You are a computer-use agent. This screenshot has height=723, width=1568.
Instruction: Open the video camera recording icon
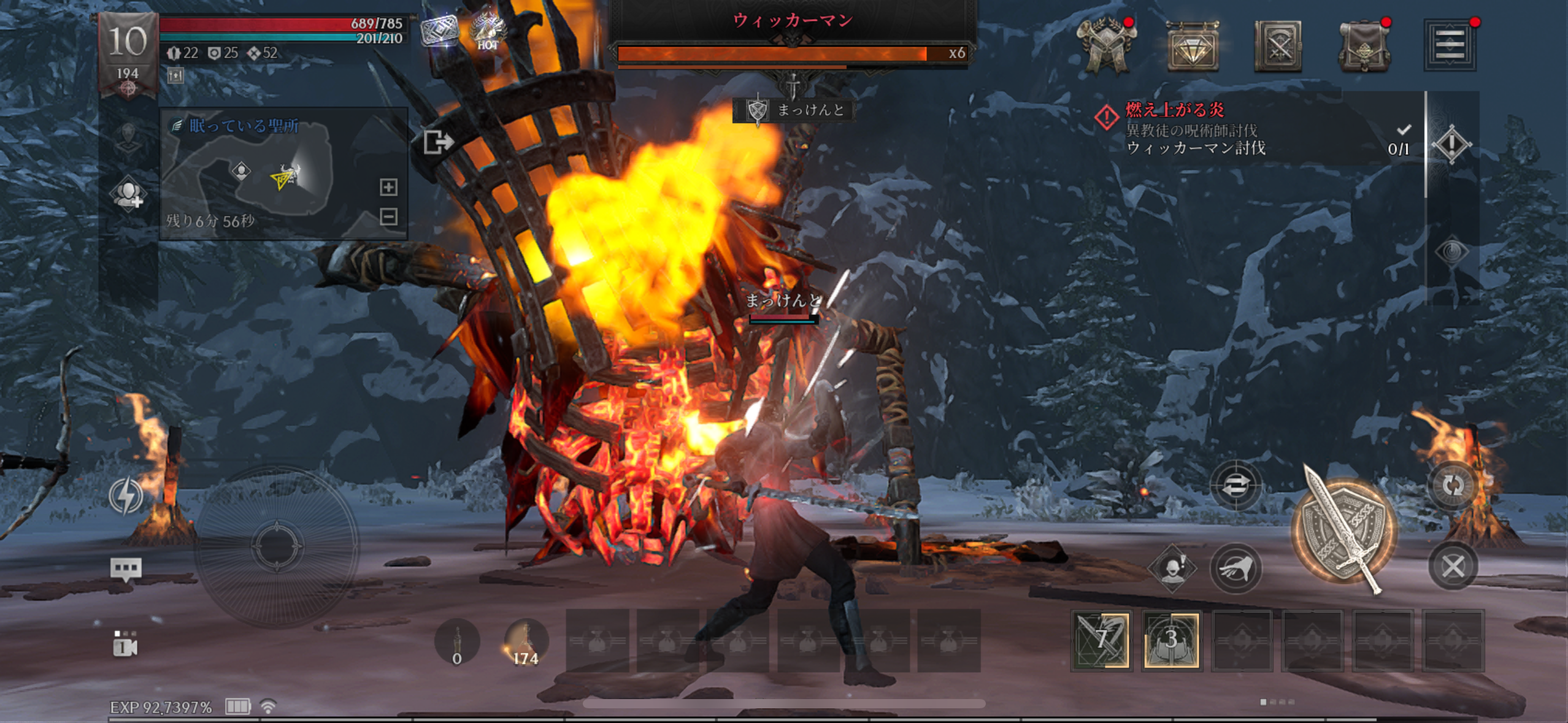(x=125, y=644)
